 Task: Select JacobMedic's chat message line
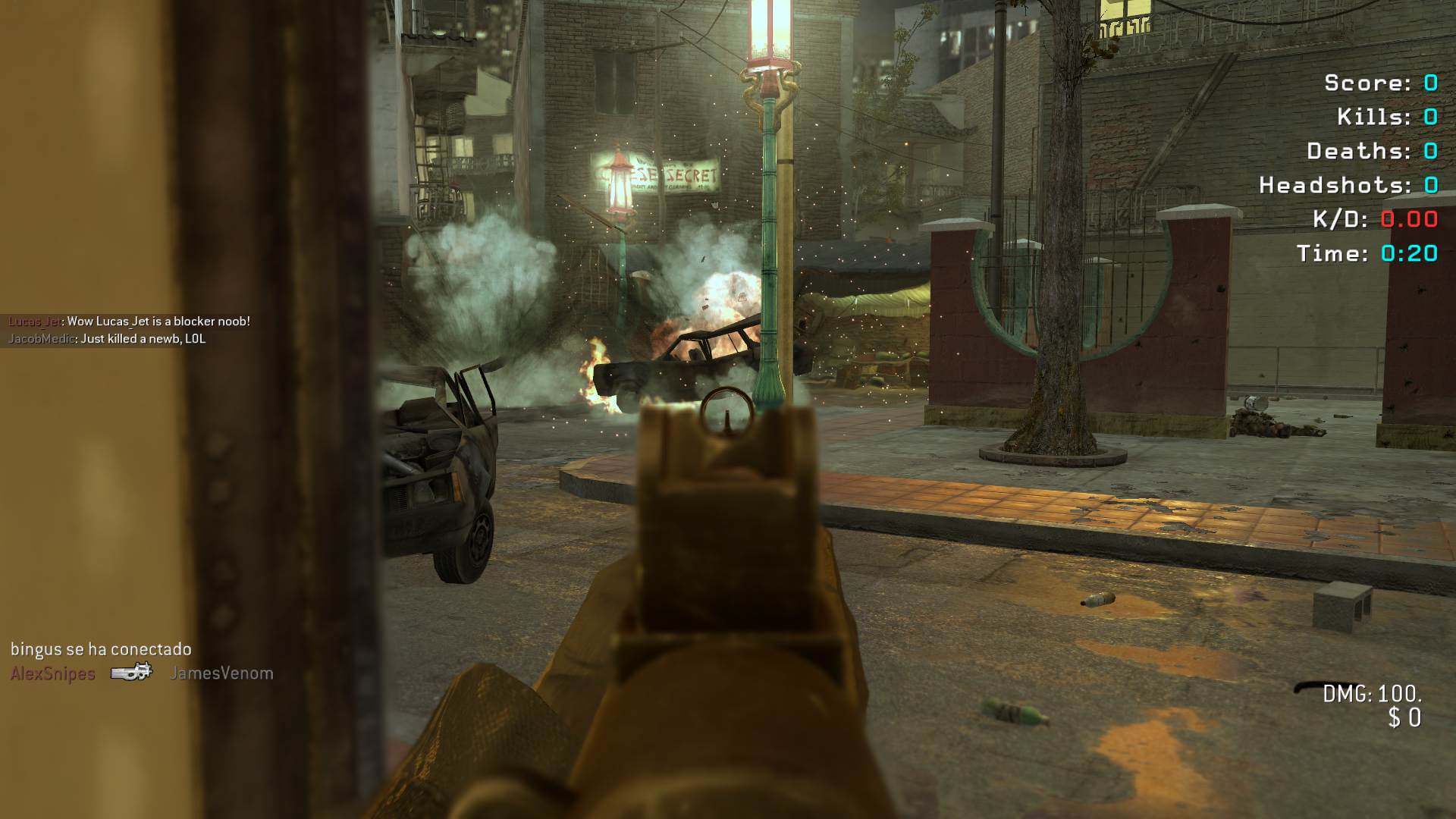pos(107,339)
